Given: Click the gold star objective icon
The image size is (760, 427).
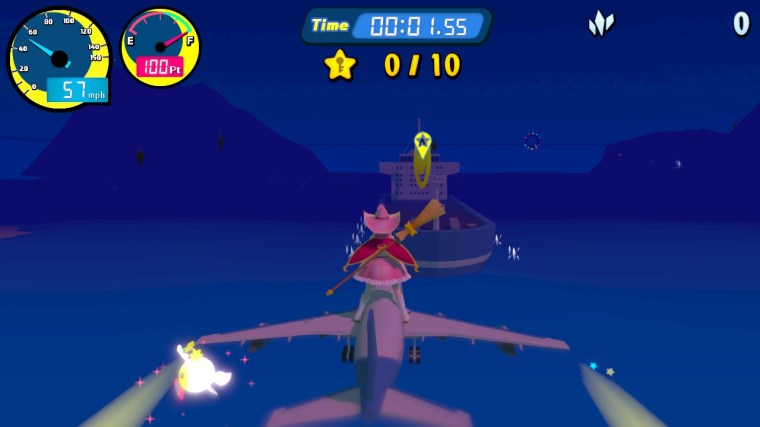Looking at the screenshot, I should click(340, 65).
